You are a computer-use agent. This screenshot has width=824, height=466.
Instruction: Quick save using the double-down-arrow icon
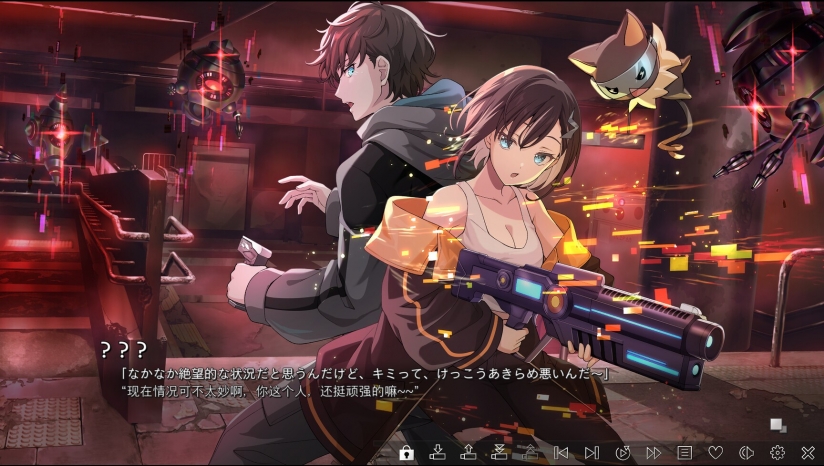(x=499, y=453)
